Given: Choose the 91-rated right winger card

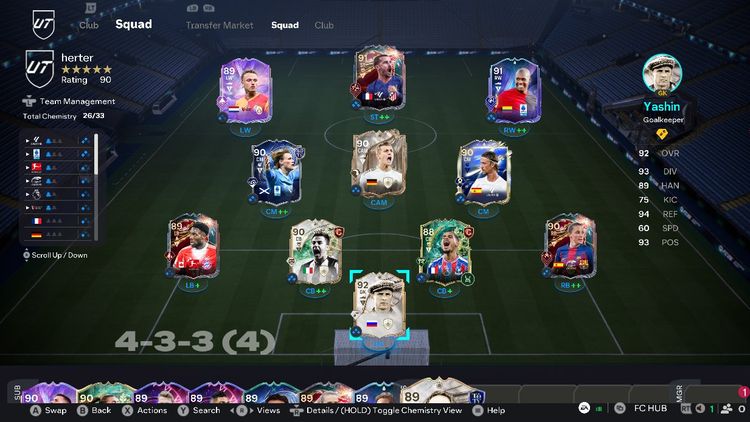Looking at the screenshot, I should tap(514, 92).
